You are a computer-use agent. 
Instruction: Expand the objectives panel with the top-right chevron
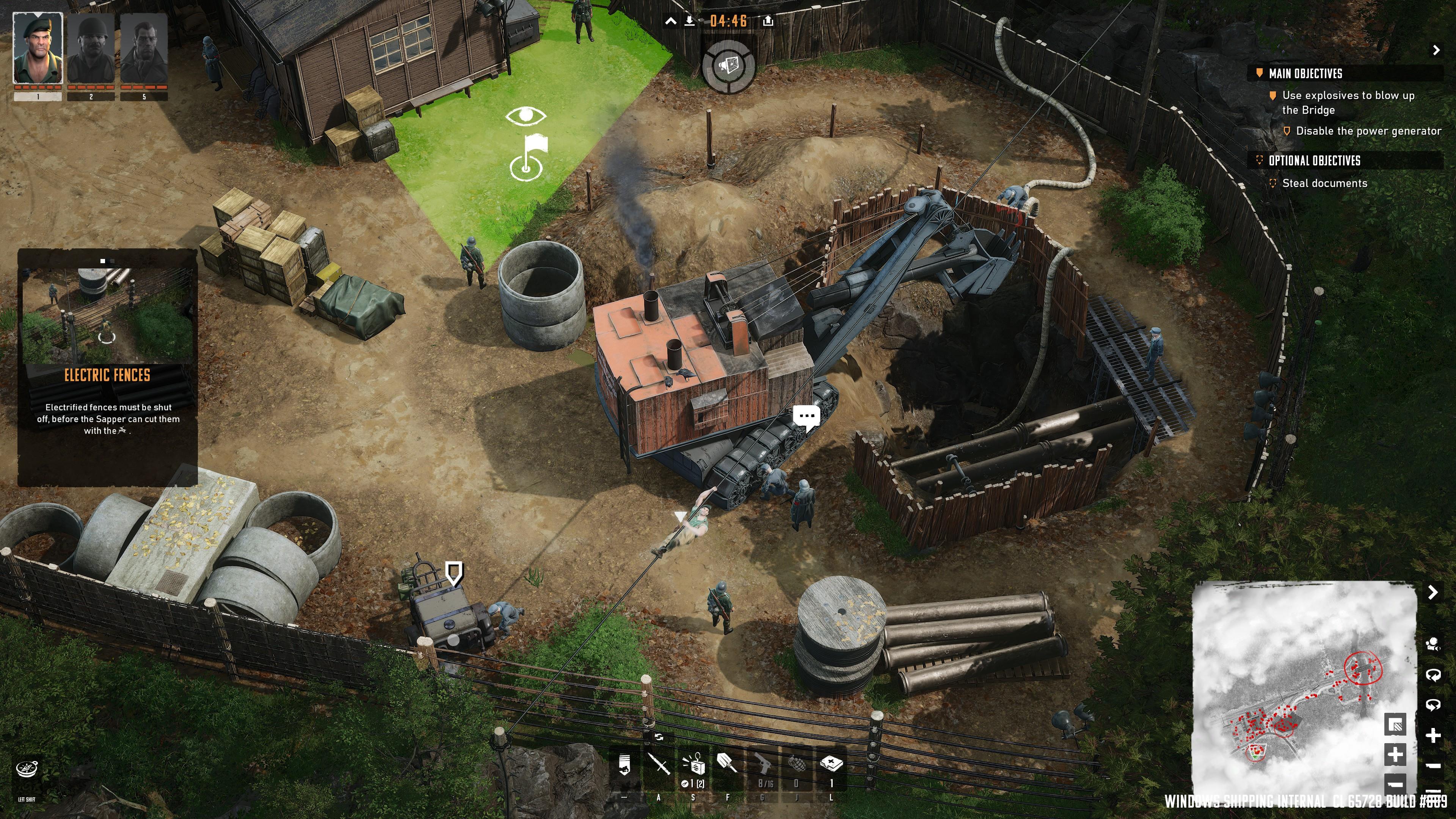pyautogui.click(x=1436, y=50)
